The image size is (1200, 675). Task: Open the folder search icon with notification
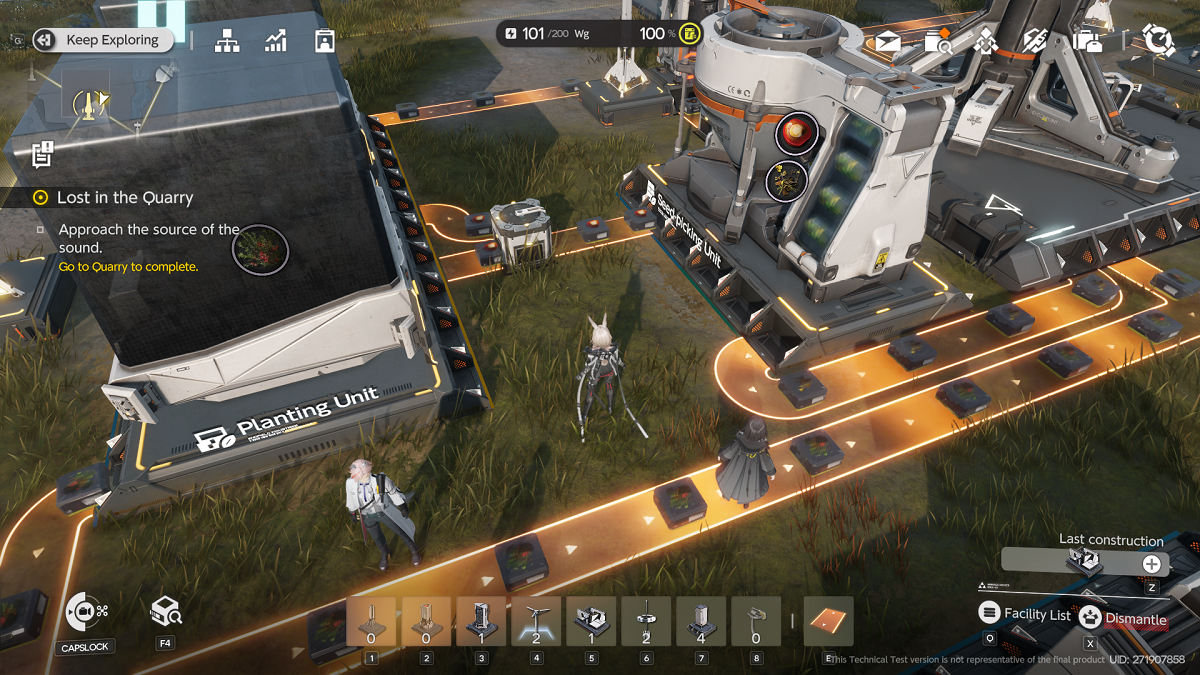pyautogui.click(x=938, y=41)
